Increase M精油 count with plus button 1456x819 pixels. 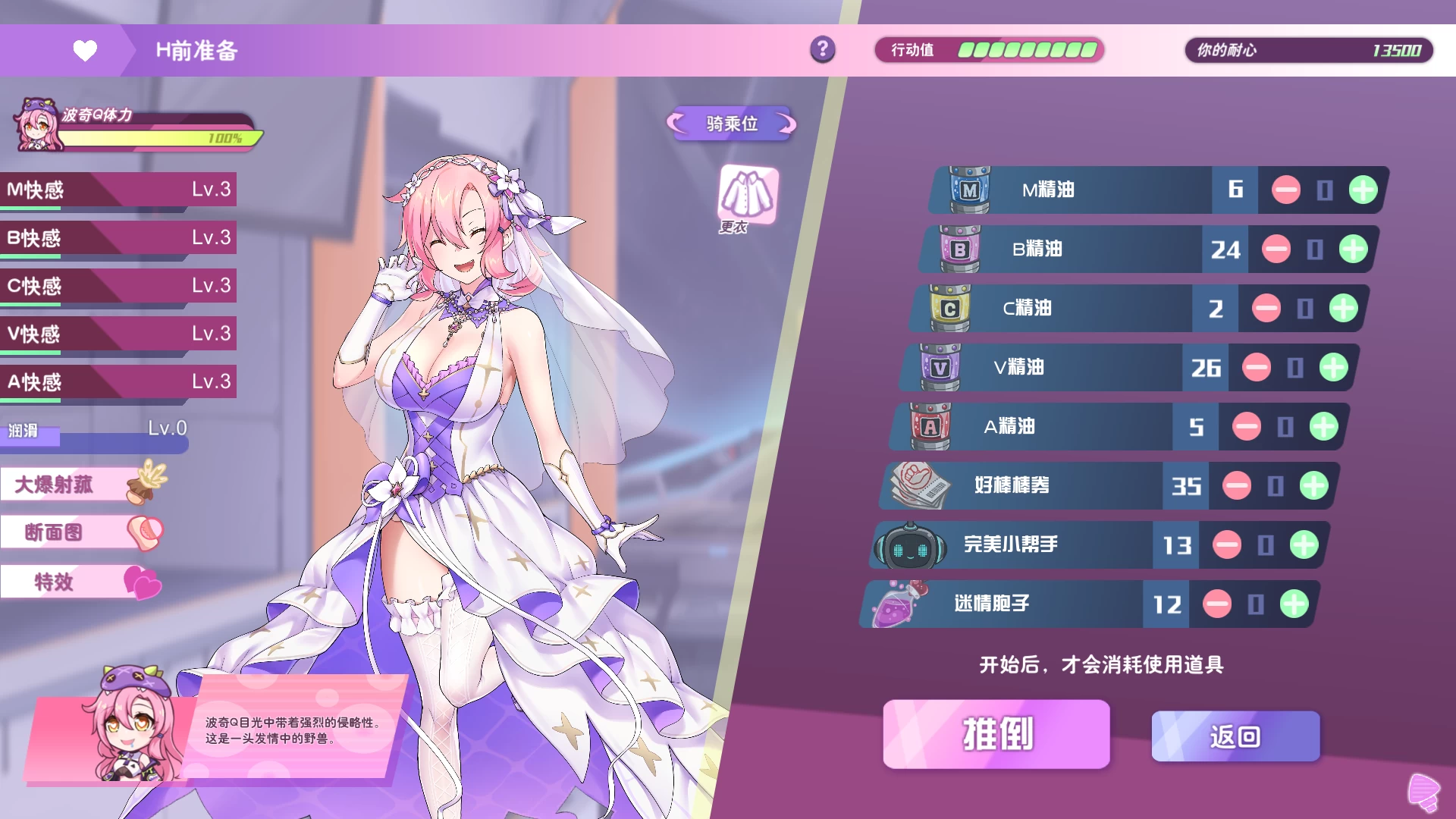click(1362, 190)
